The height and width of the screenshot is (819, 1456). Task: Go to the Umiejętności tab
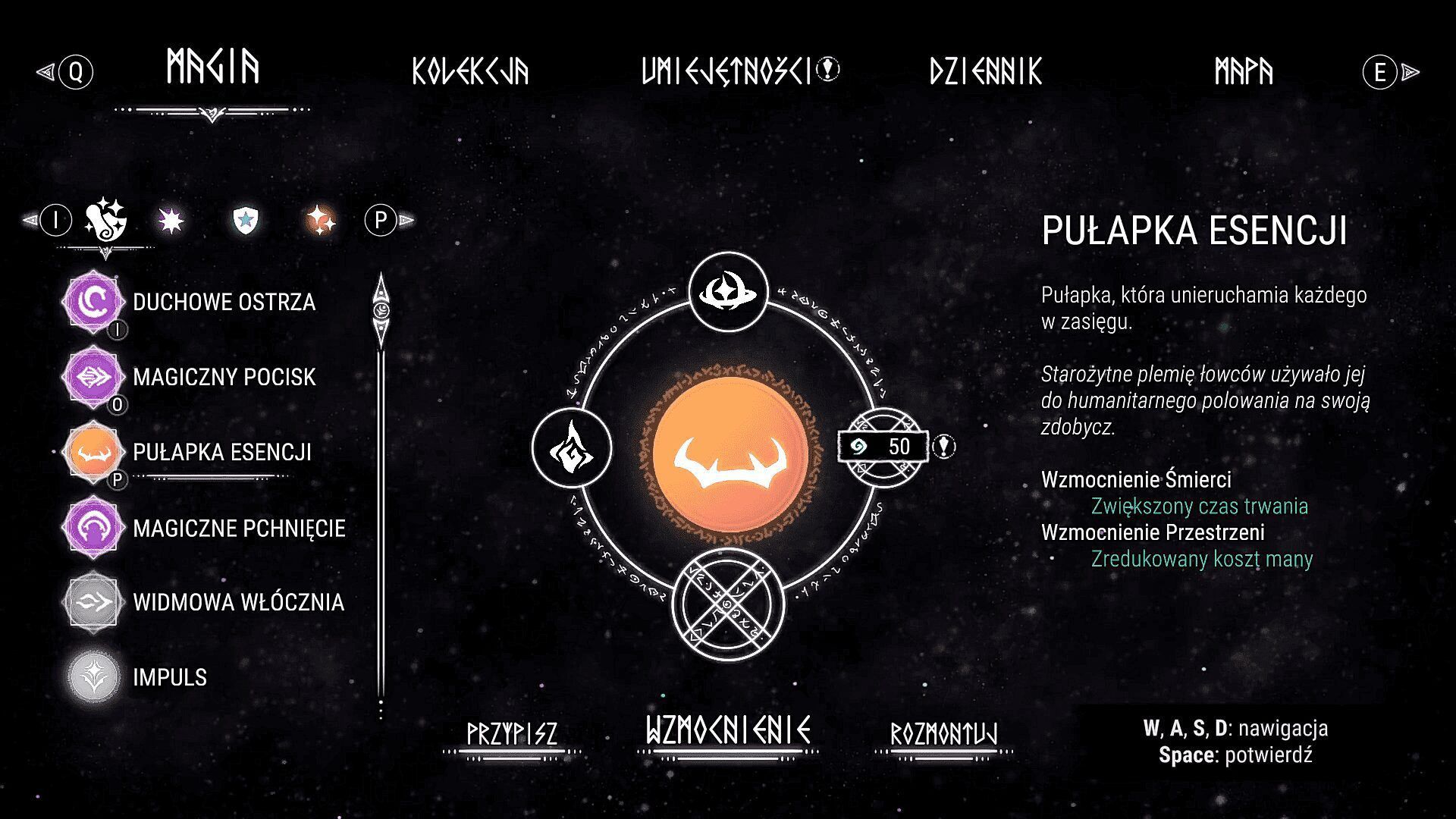click(x=726, y=71)
